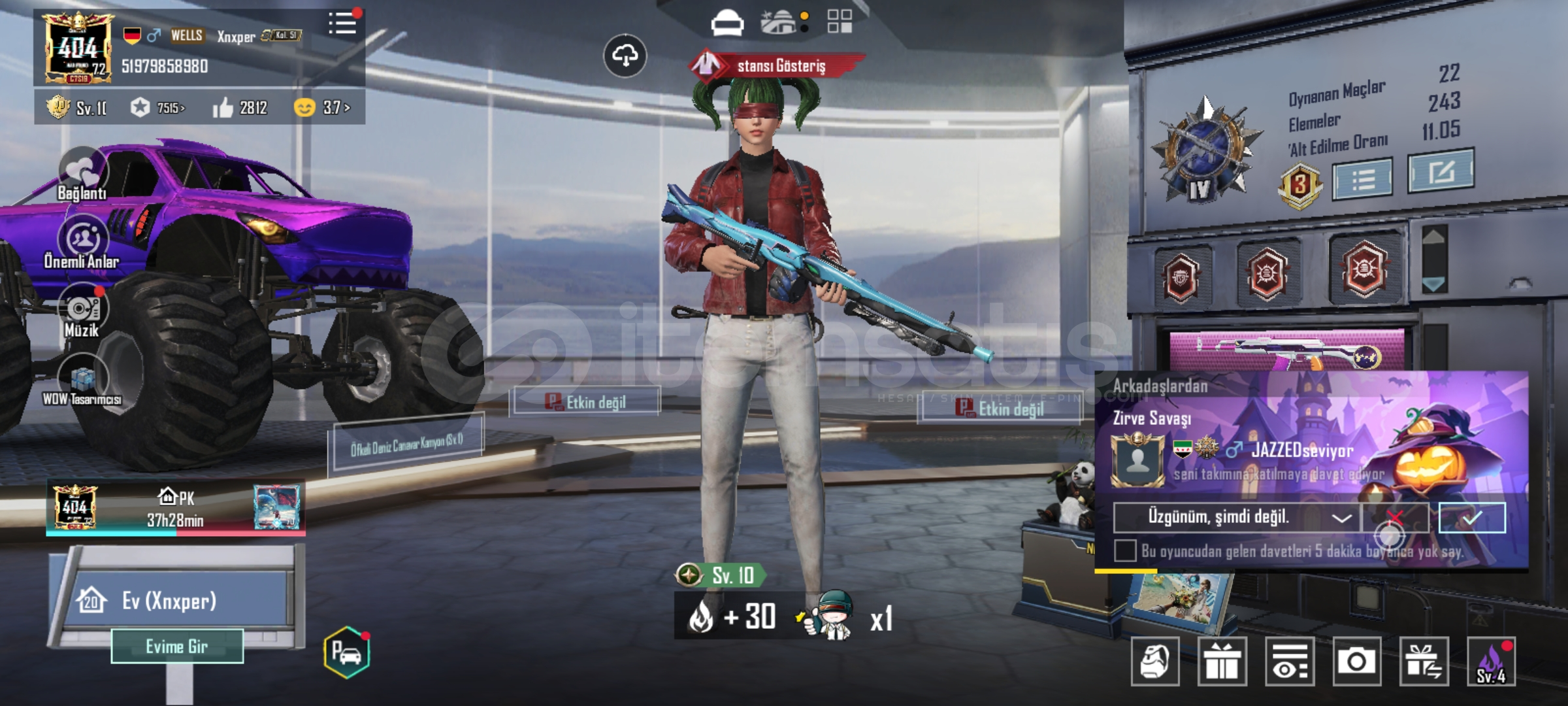Click the edit stats share button
1568x706 pixels.
tap(1441, 171)
